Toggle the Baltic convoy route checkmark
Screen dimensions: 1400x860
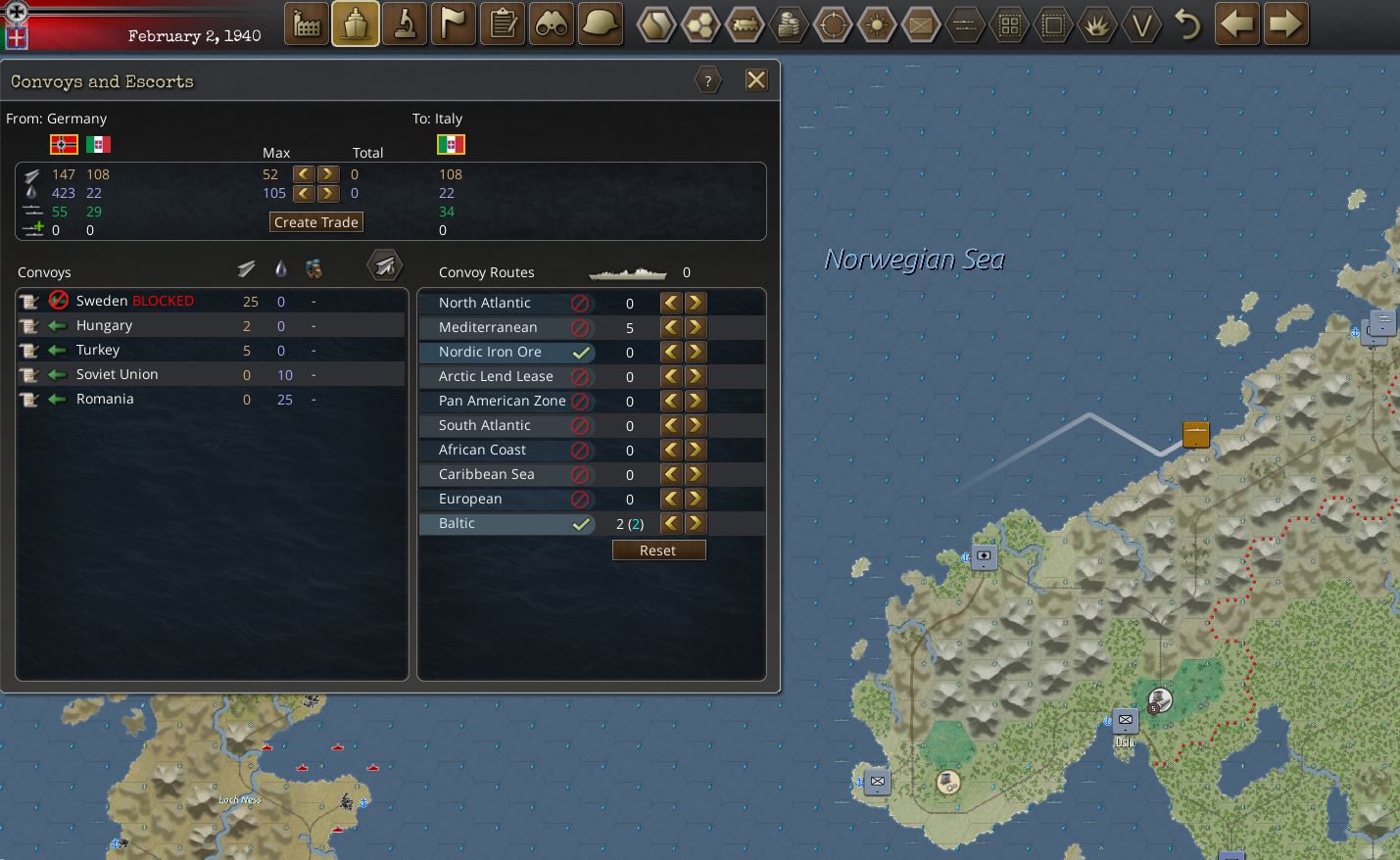click(583, 523)
